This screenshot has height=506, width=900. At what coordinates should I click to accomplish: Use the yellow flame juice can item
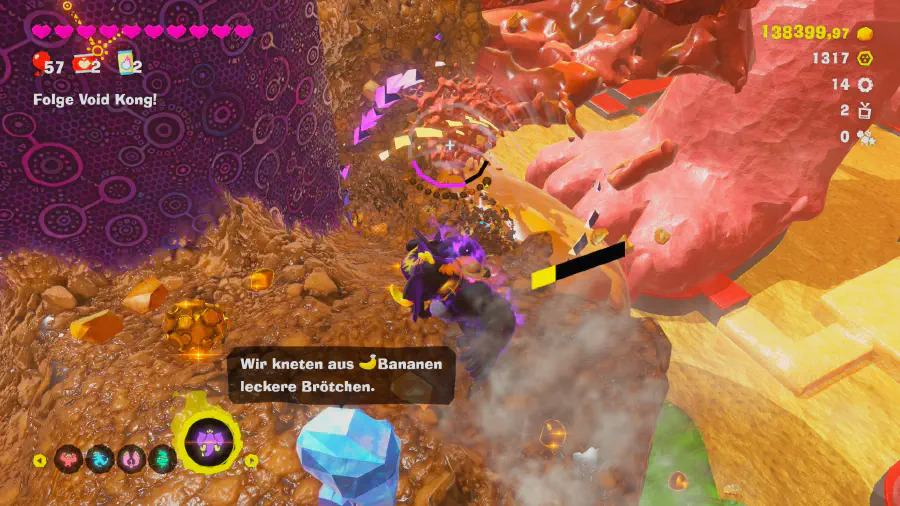click(127, 64)
